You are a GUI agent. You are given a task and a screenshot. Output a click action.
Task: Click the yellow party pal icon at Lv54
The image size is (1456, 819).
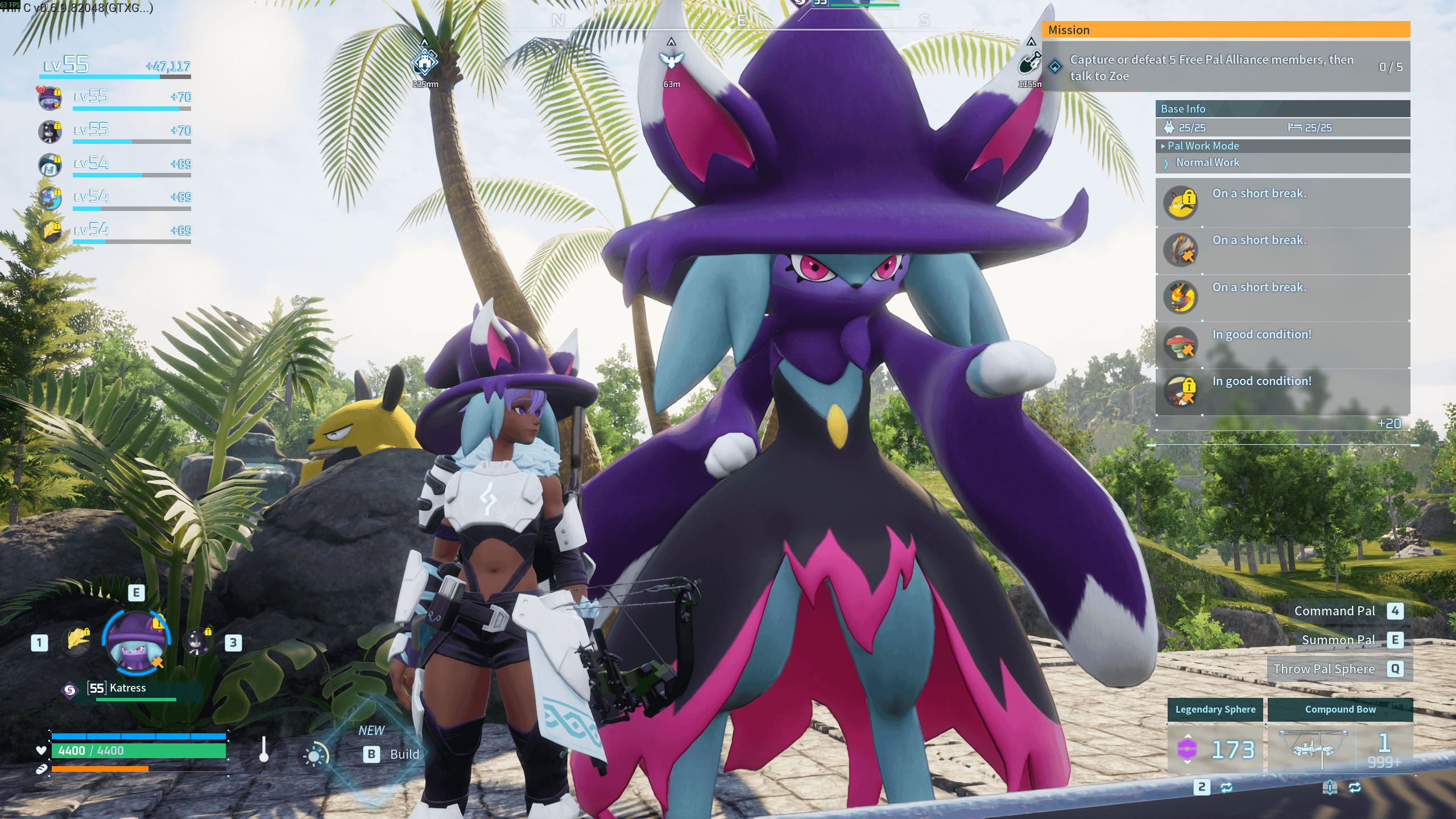[x=51, y=231]
